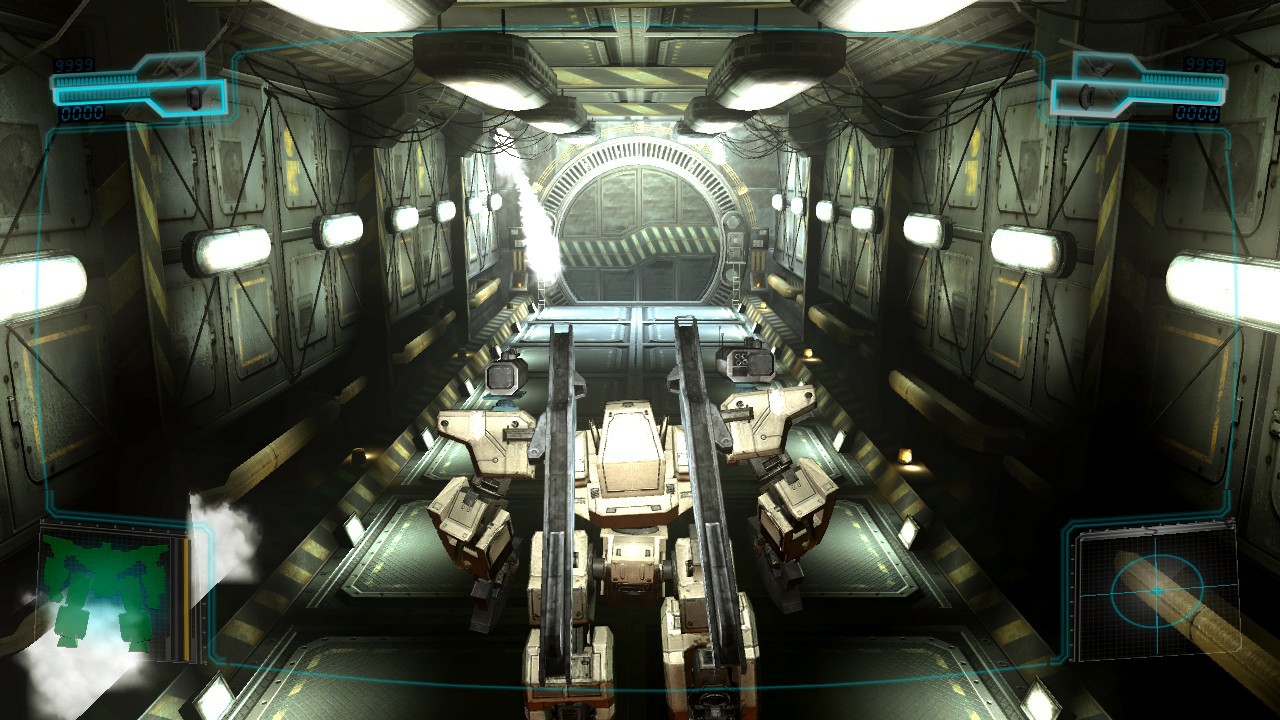
Task: Select the right weapon magazine icon
Action: [x=1086, y=94]
